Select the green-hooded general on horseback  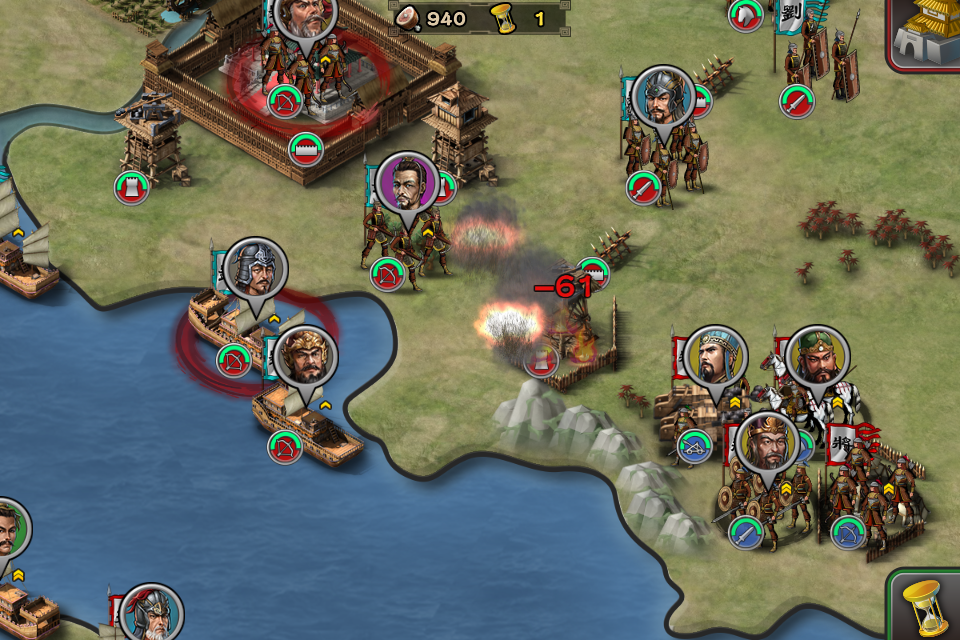coord(817,357)
